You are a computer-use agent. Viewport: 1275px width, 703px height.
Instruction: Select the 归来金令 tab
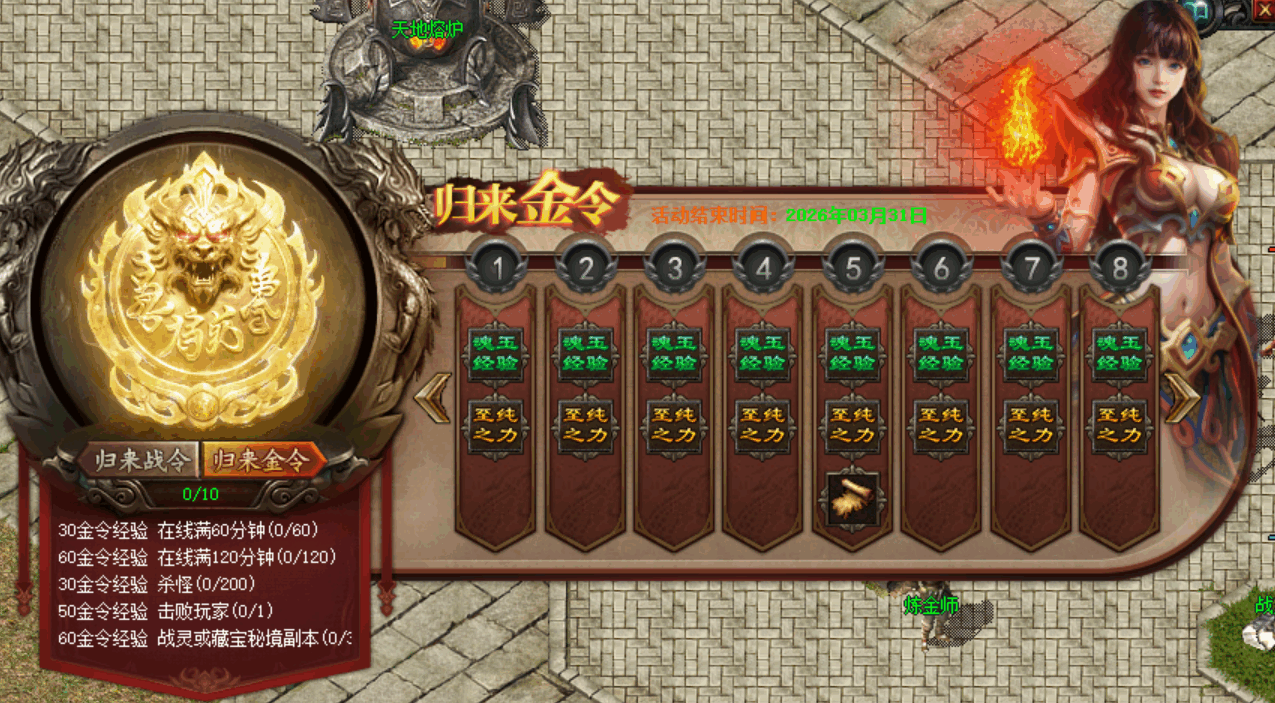tap(263, 460)
